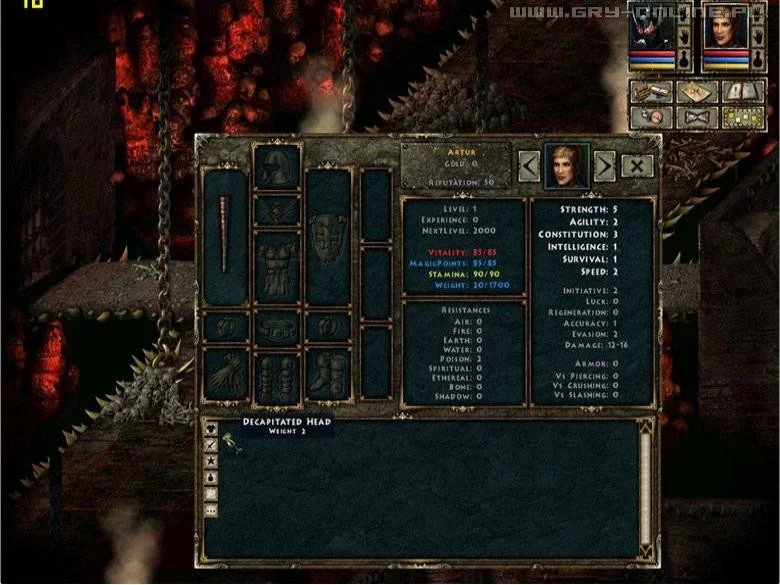Switch to the next character with right arrow
This screenshot has height=585, width=780.
click(604, 166)
